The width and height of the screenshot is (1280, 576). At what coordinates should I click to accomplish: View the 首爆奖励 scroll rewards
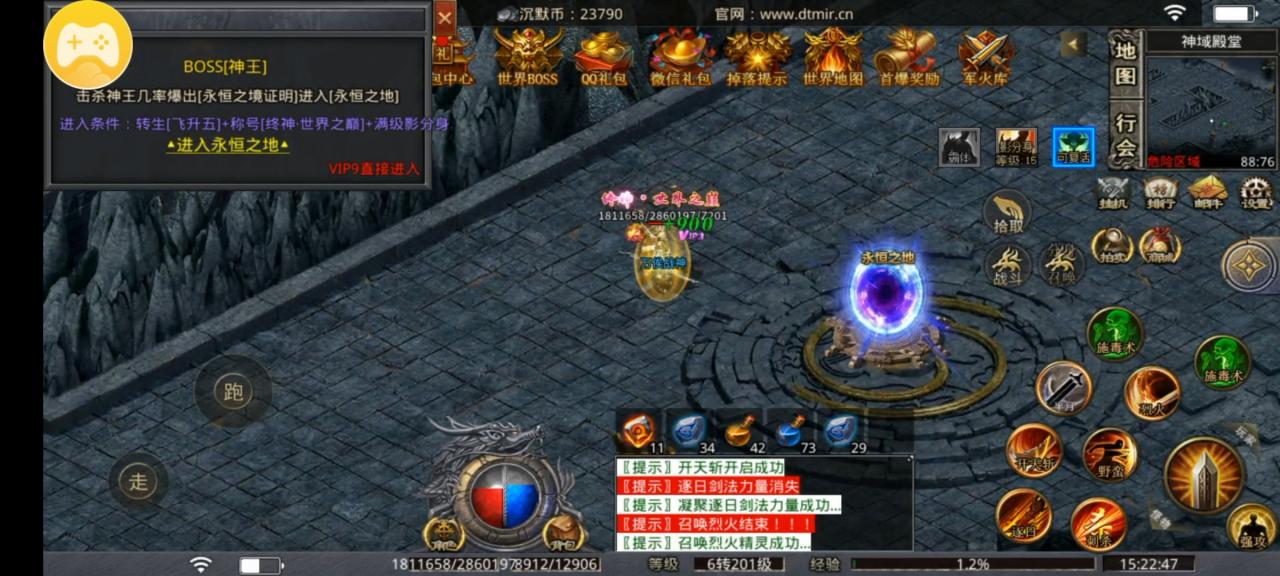[x=908, y=55]
